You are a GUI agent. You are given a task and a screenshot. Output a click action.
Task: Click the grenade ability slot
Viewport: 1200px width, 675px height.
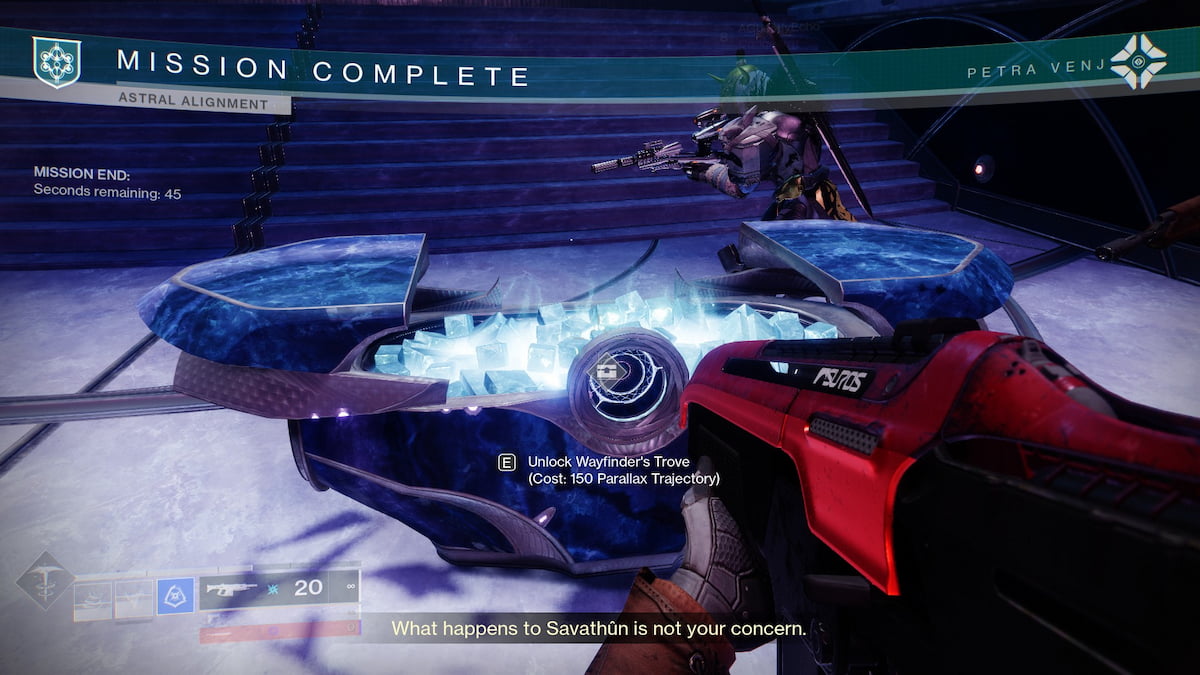point(93,600)
